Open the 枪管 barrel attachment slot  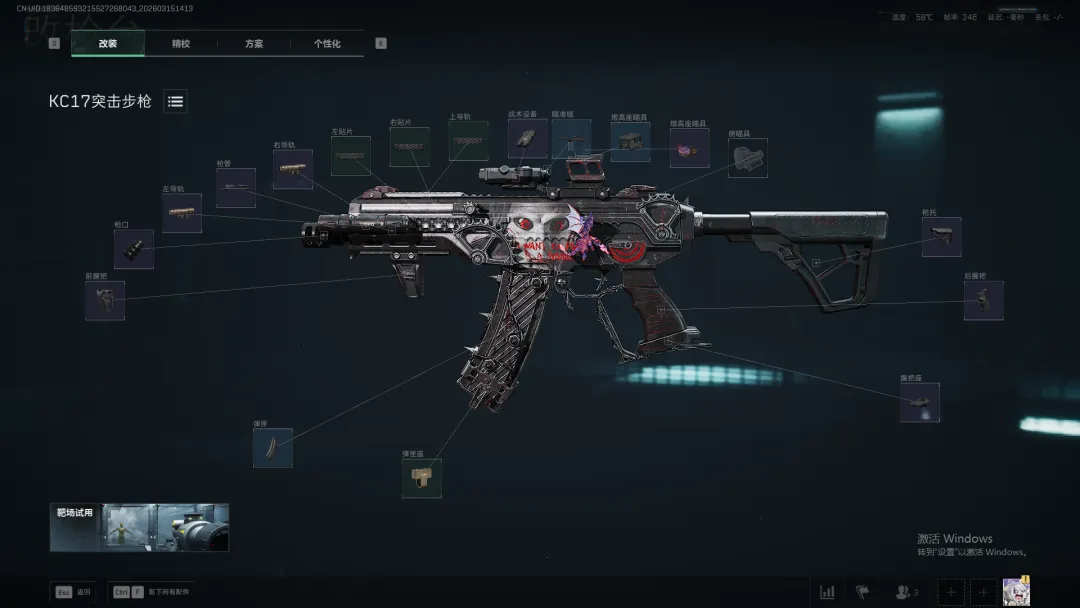pos(236,188)
